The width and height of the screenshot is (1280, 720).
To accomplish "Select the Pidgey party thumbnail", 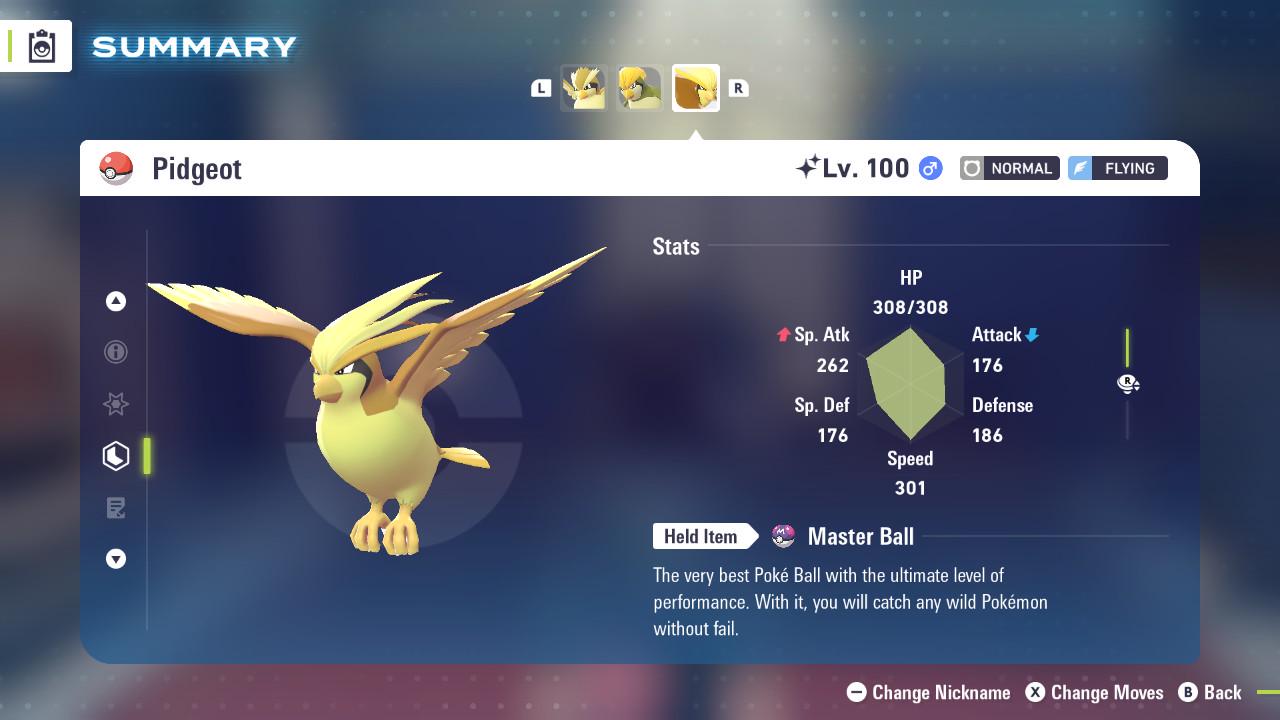I will (x=584, y=88).
